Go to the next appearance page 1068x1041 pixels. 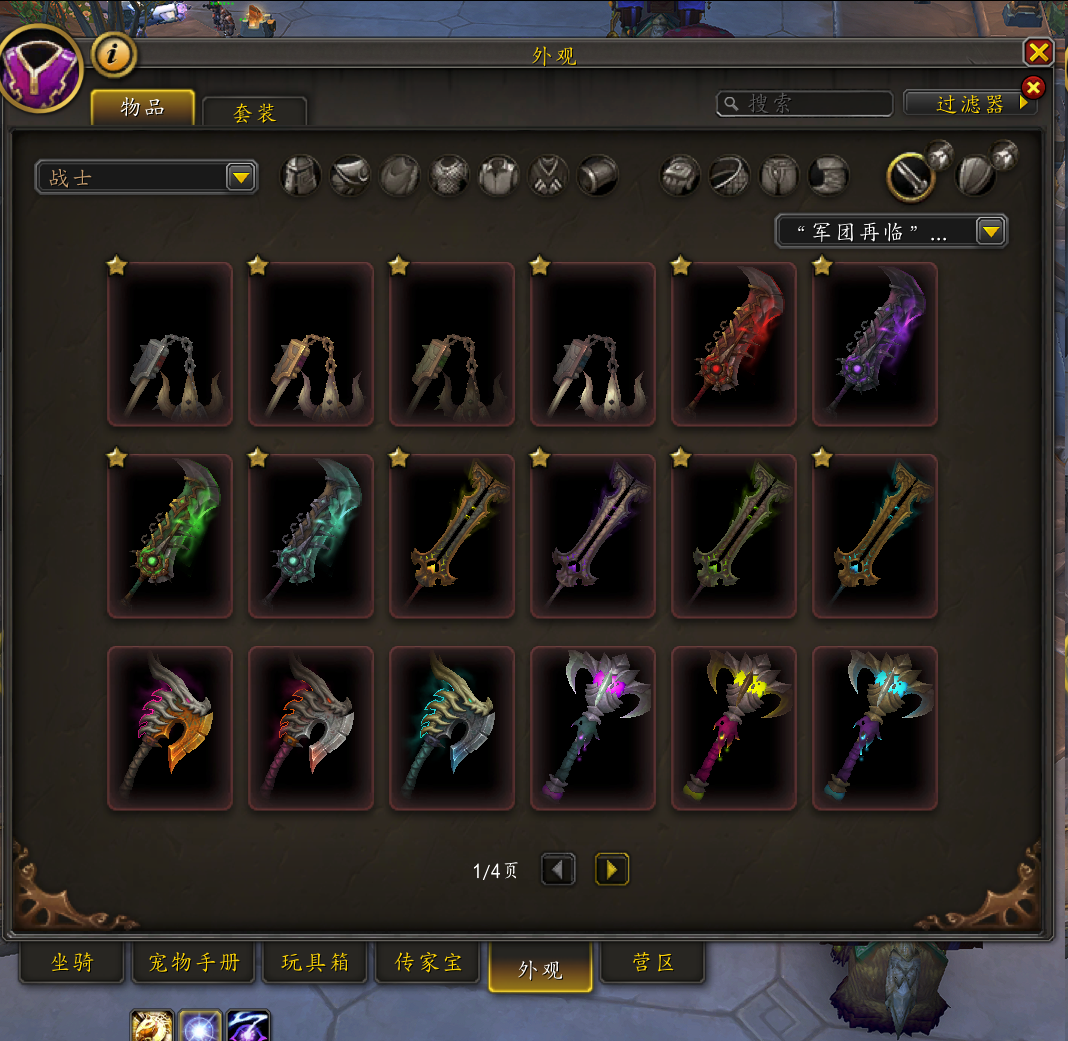(611, 869)
